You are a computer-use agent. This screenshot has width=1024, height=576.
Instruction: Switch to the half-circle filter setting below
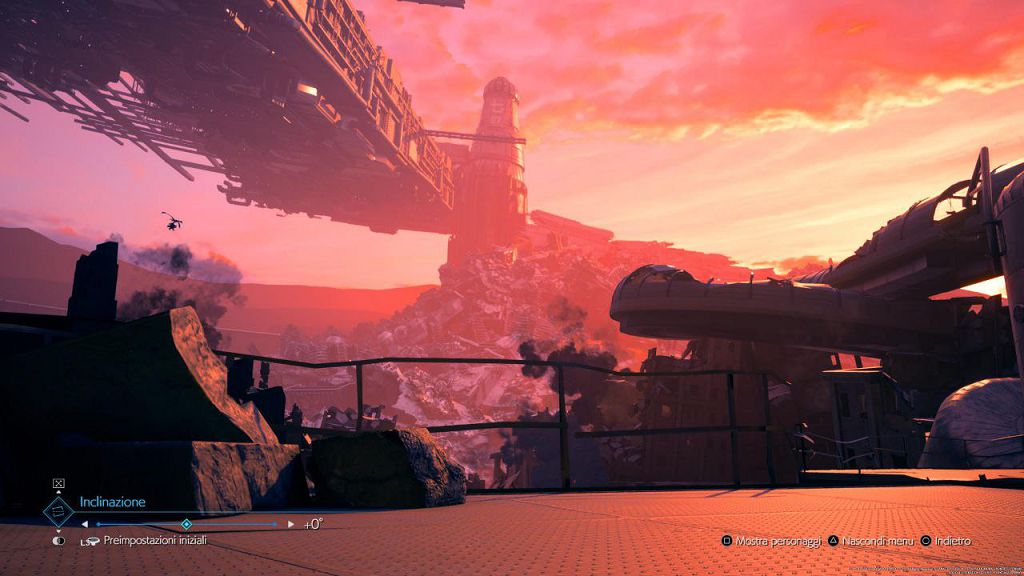tap(58, 541)
